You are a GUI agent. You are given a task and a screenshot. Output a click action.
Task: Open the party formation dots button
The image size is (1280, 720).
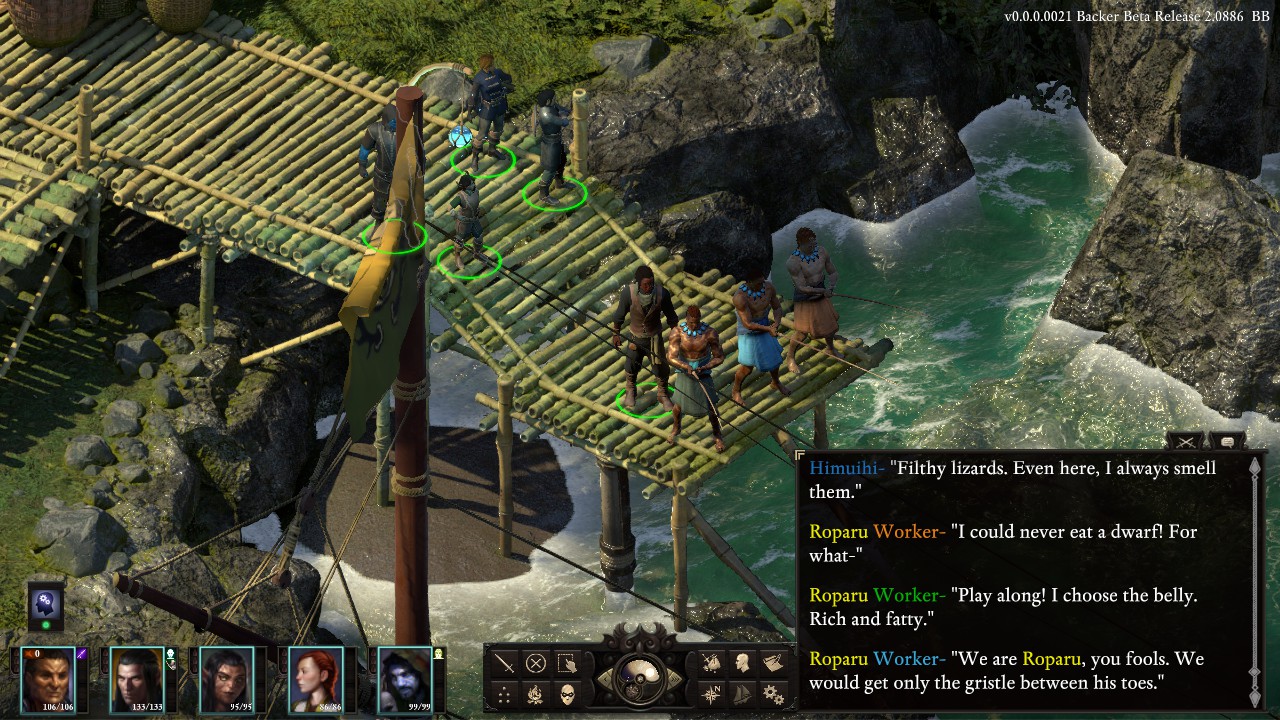point(505,694)
